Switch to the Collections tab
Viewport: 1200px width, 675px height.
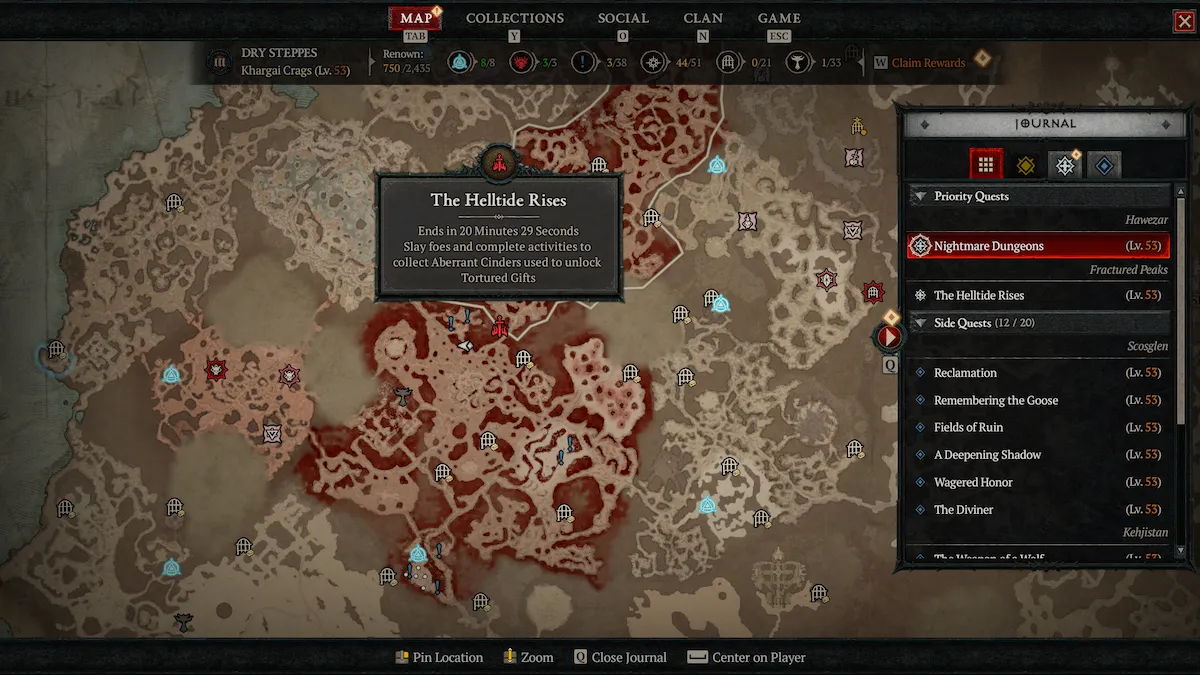[x=514, y=18]
